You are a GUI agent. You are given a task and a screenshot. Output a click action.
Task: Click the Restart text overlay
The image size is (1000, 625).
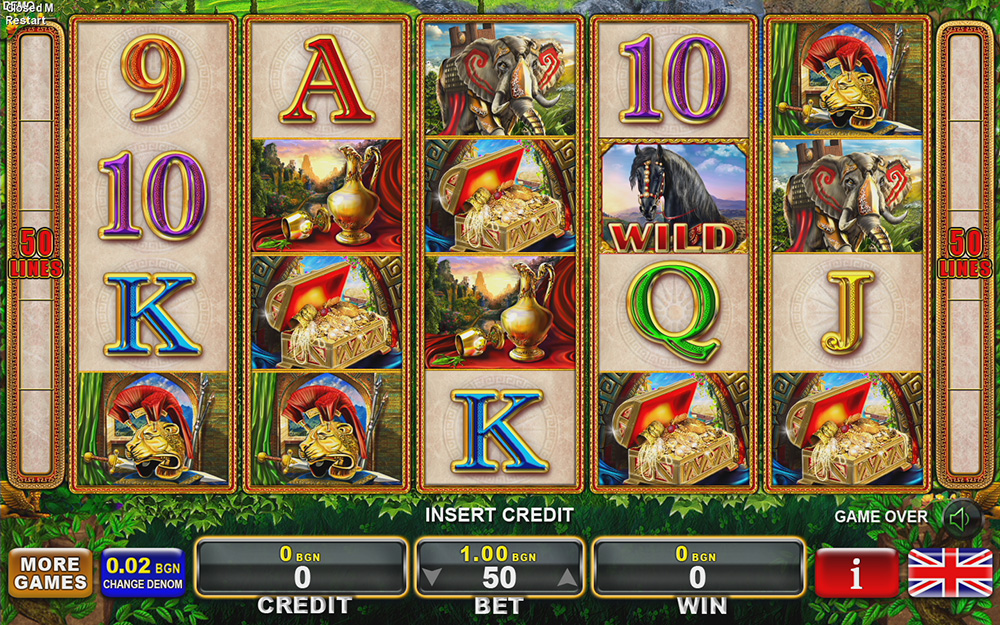pos(25,20)
